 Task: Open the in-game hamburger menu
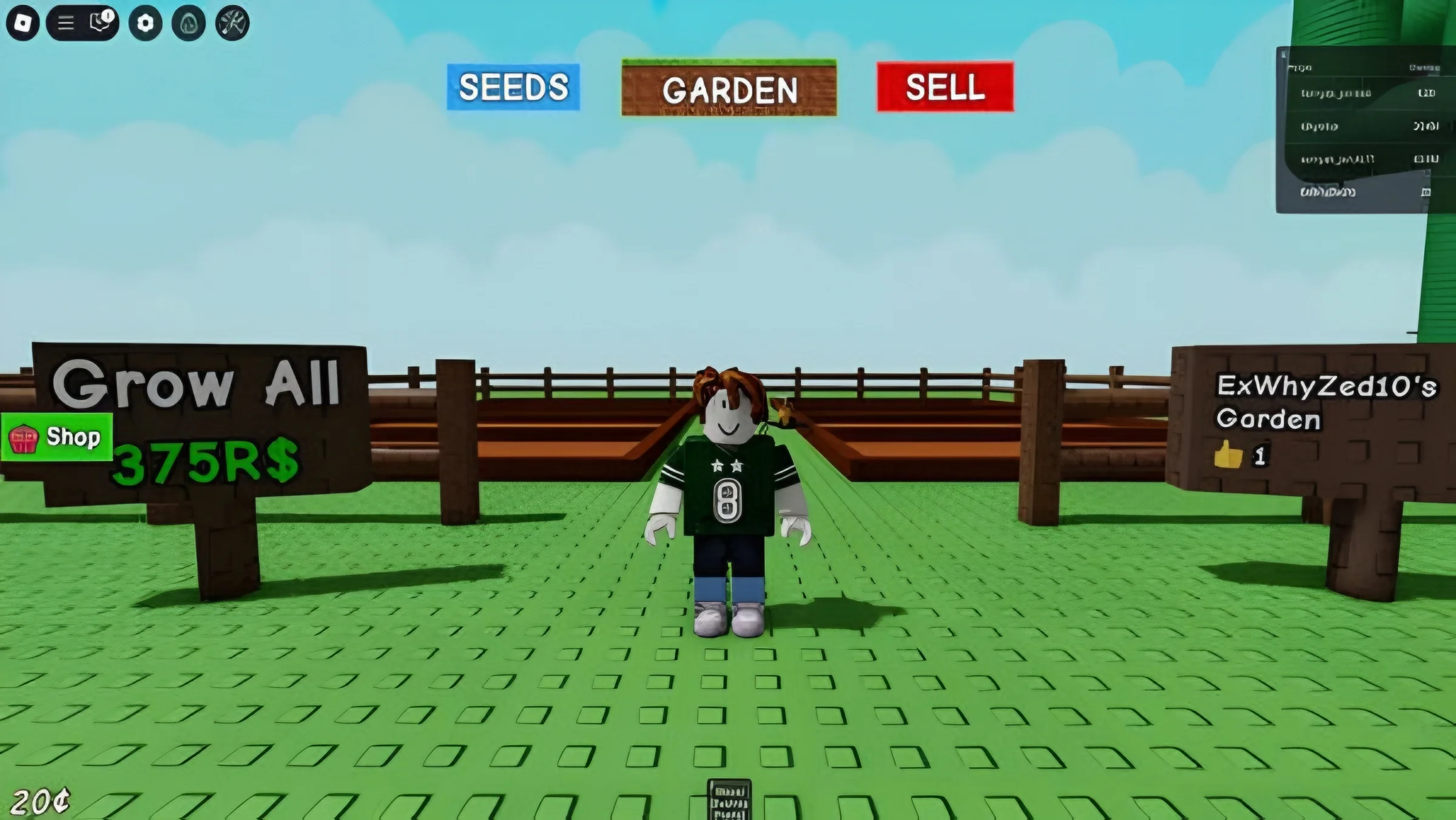point(65,22)
